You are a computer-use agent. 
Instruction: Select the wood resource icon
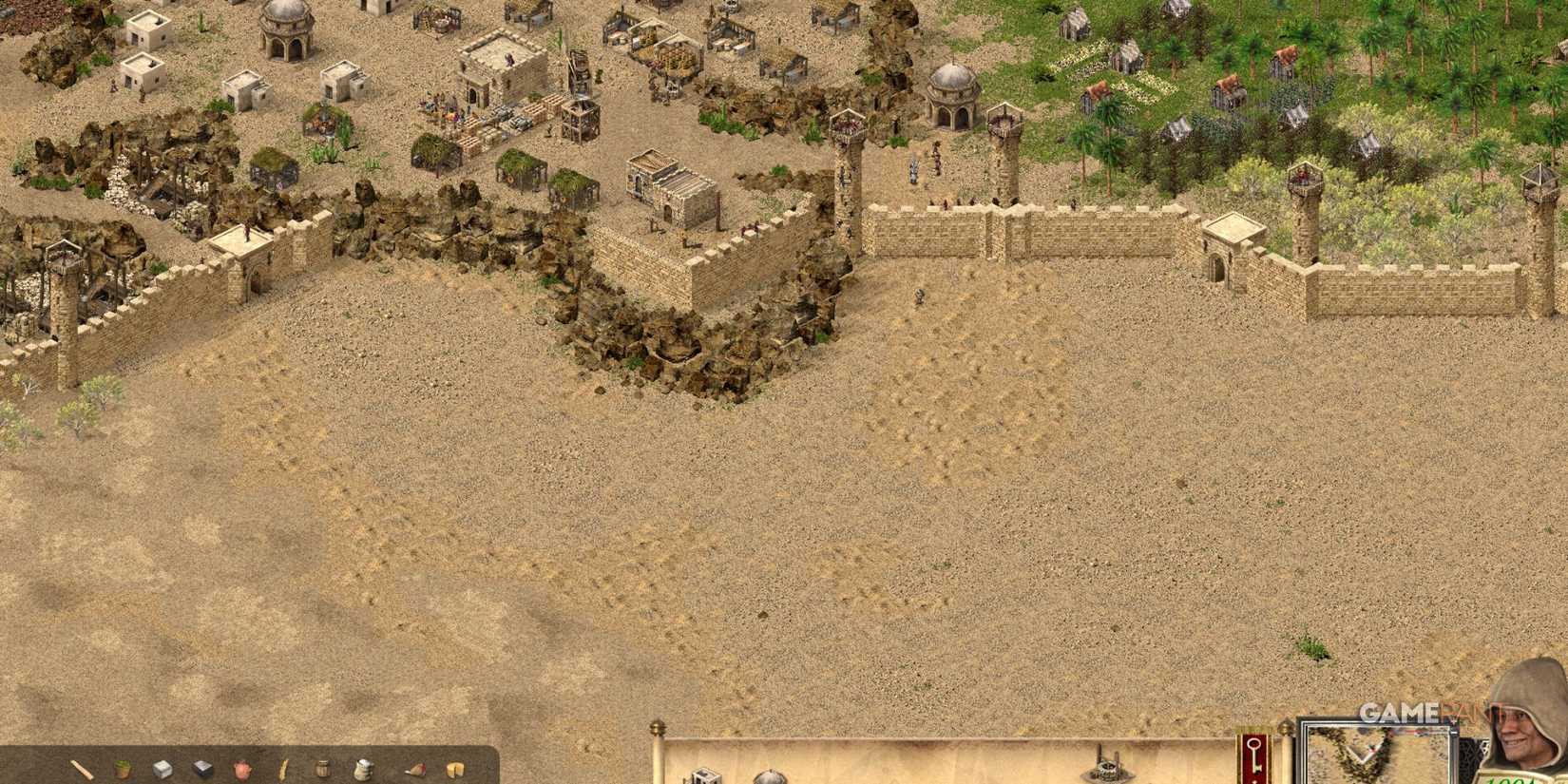[81, 768]
